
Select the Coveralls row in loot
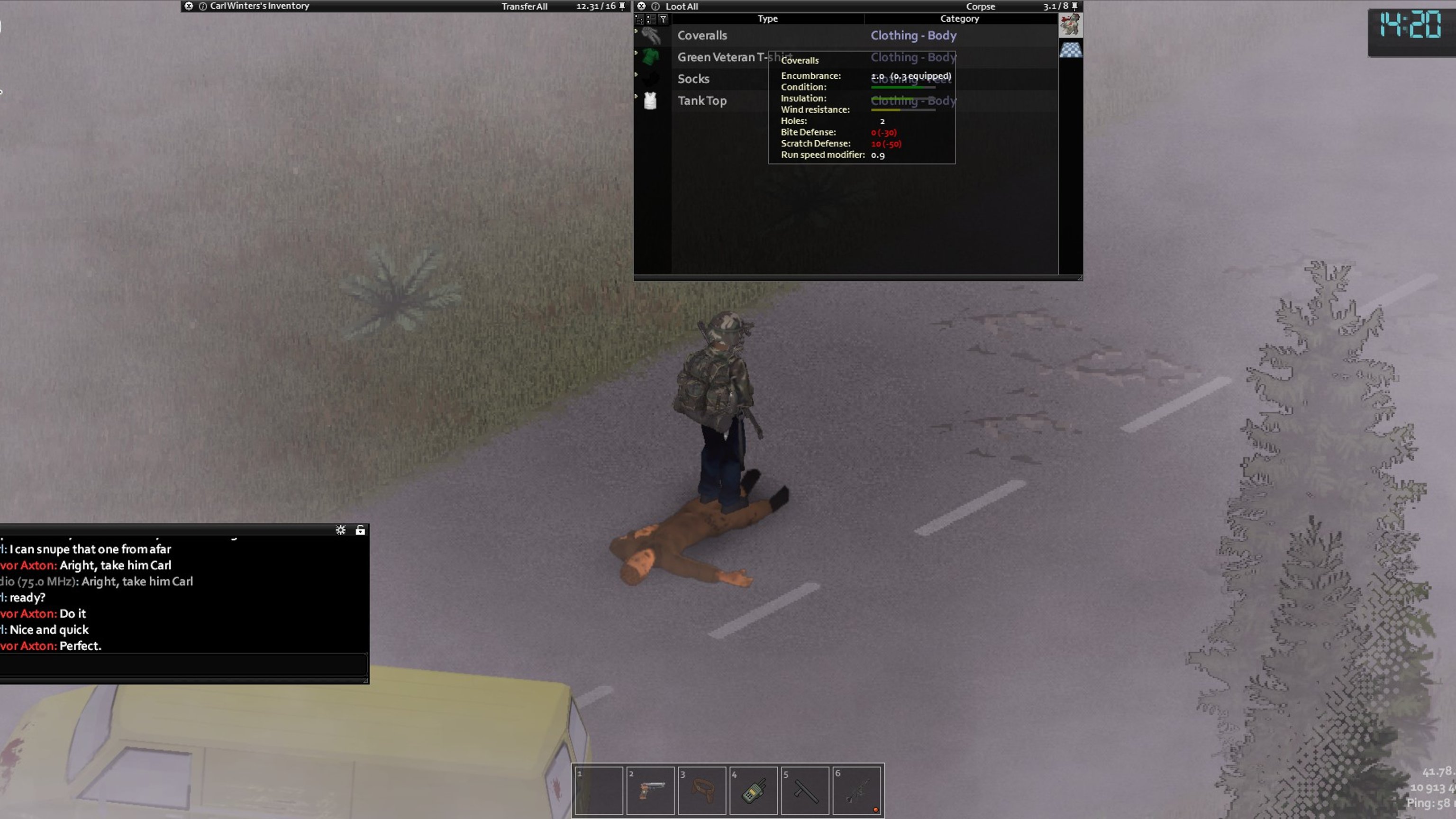coord(702,36)
